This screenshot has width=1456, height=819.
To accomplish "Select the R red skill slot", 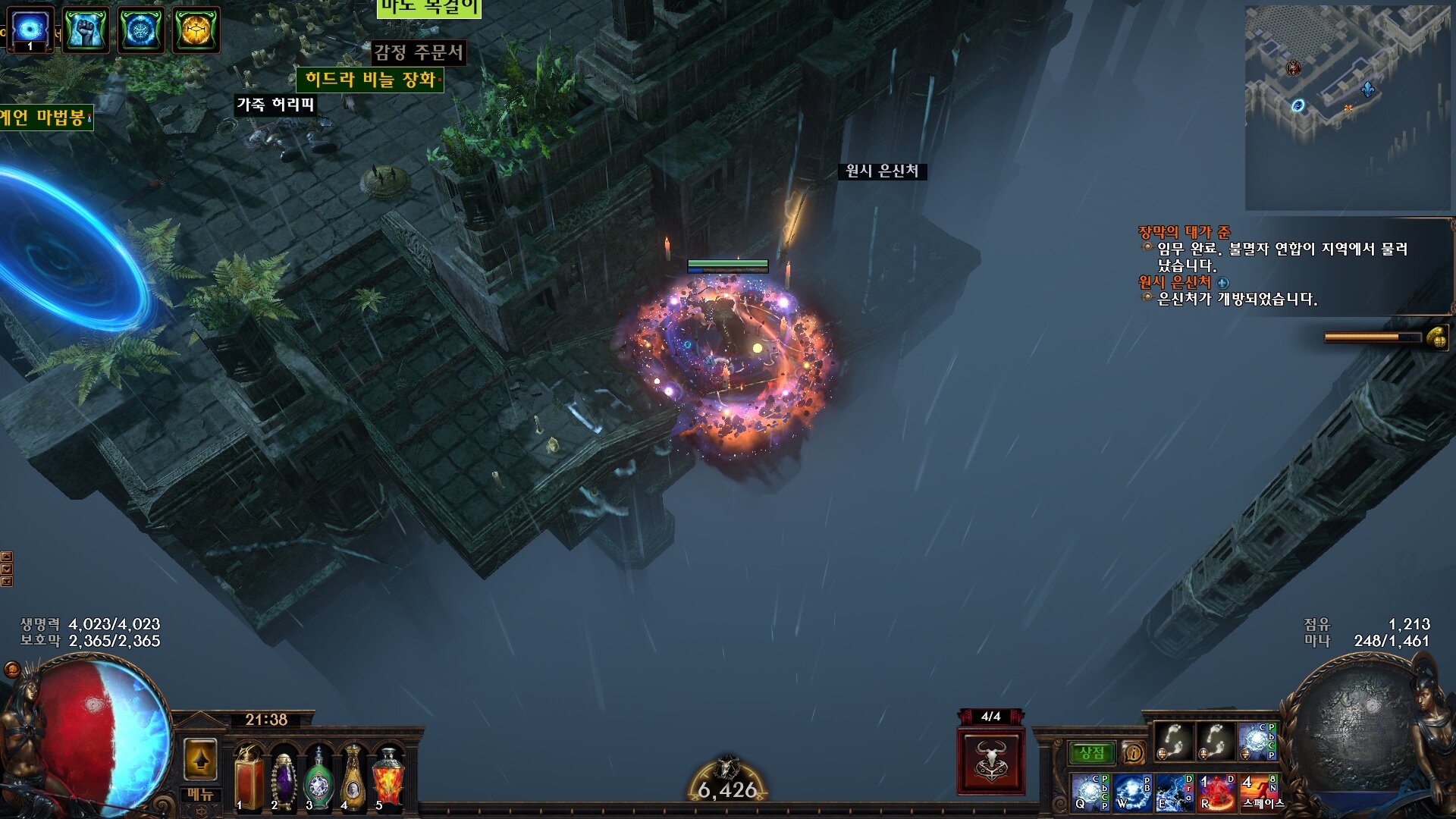I will coord(1216,792).
